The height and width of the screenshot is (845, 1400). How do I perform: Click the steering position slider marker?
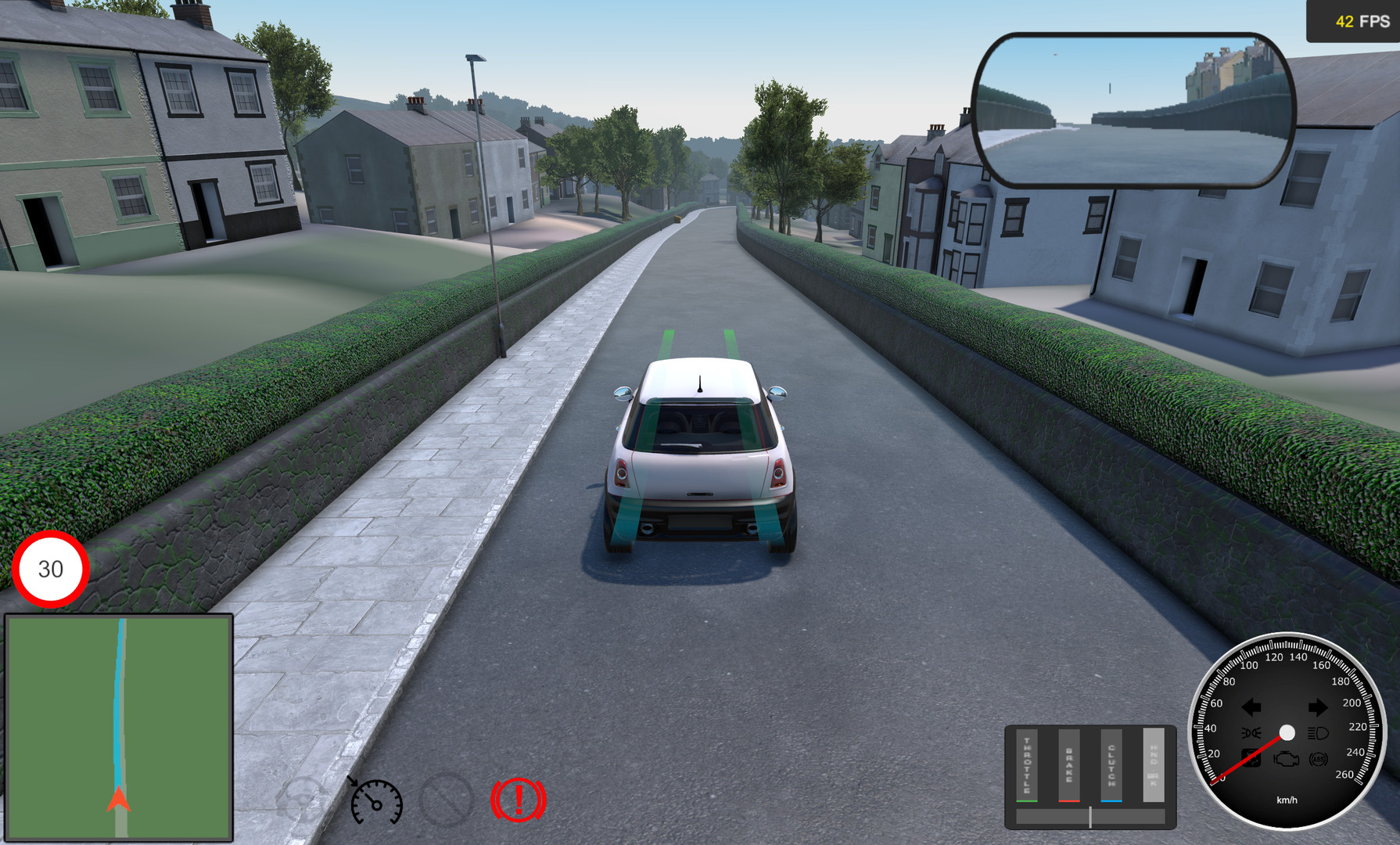(x=1090, y=817)
